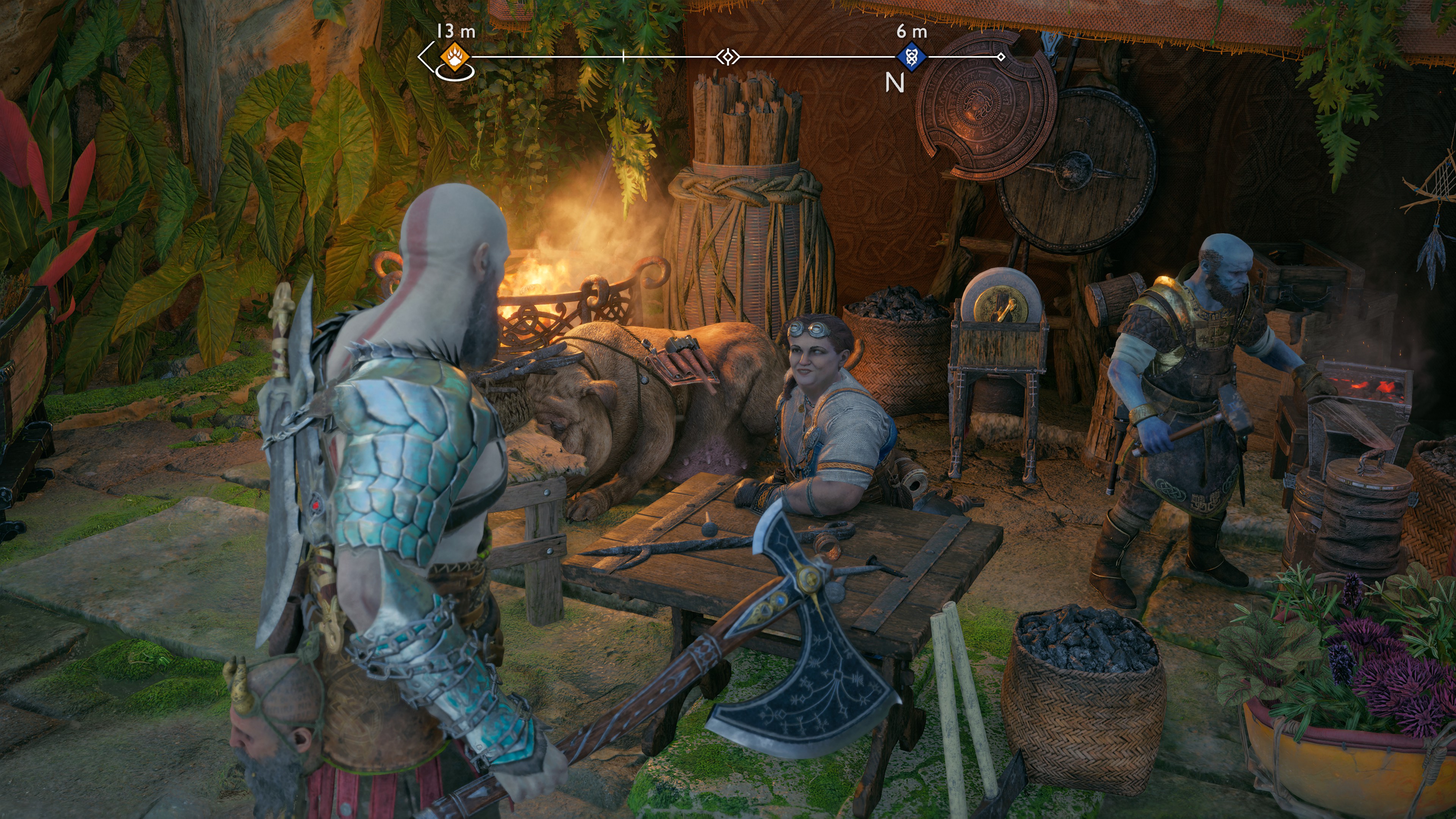Choose the compass center diamond indicator
This screenshot has width=1456, height=819.
(x=728, y=57)
